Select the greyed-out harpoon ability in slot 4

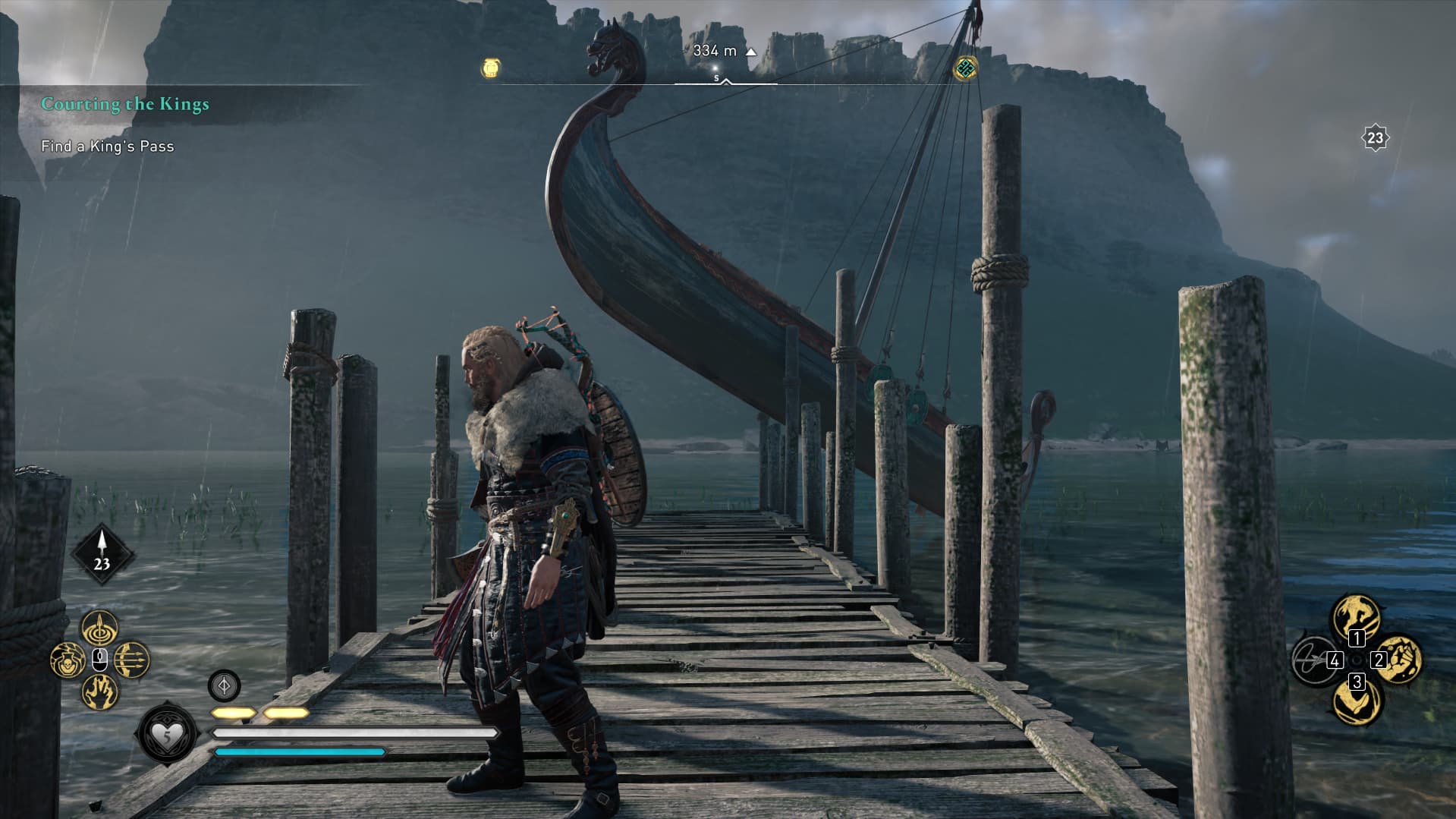(1314, 660)
